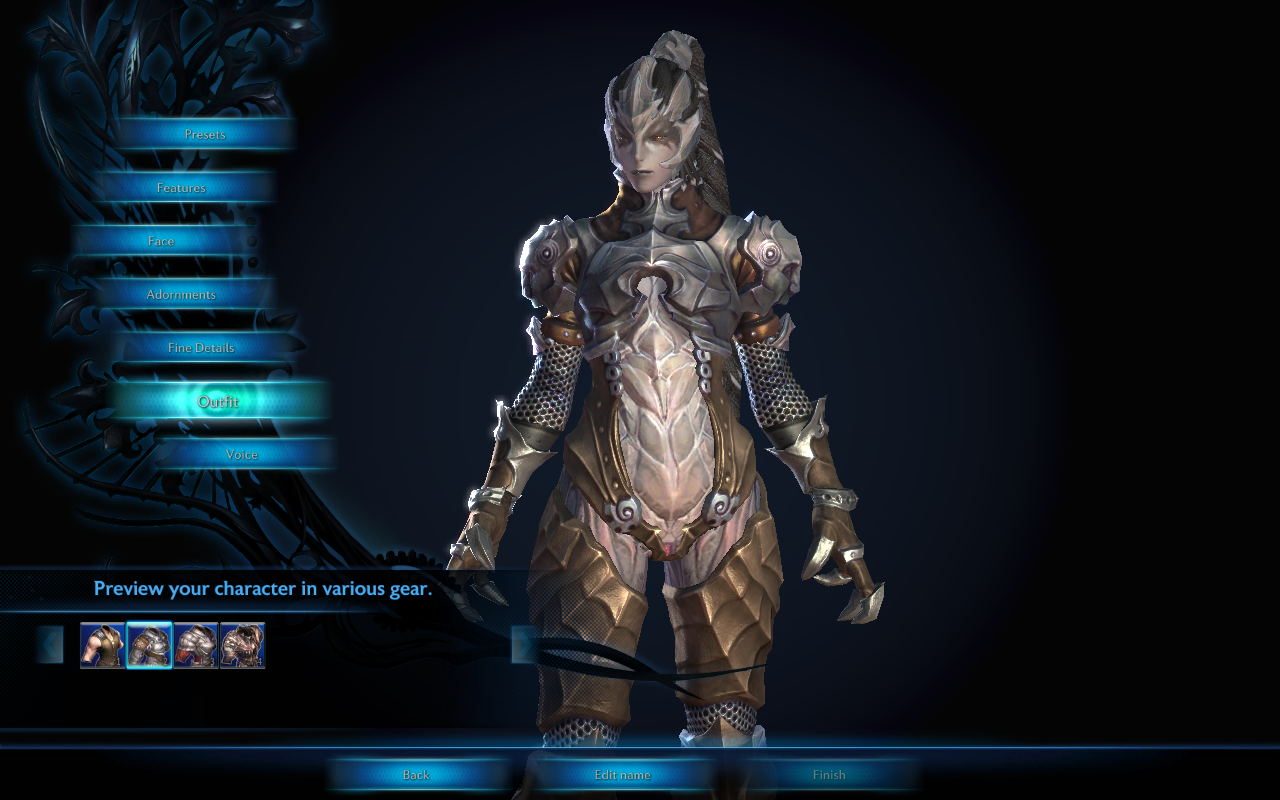Choose outfit thumbnail number 2
The image size is (1280, 800).
pyautogui.click(x=149, y=645)
